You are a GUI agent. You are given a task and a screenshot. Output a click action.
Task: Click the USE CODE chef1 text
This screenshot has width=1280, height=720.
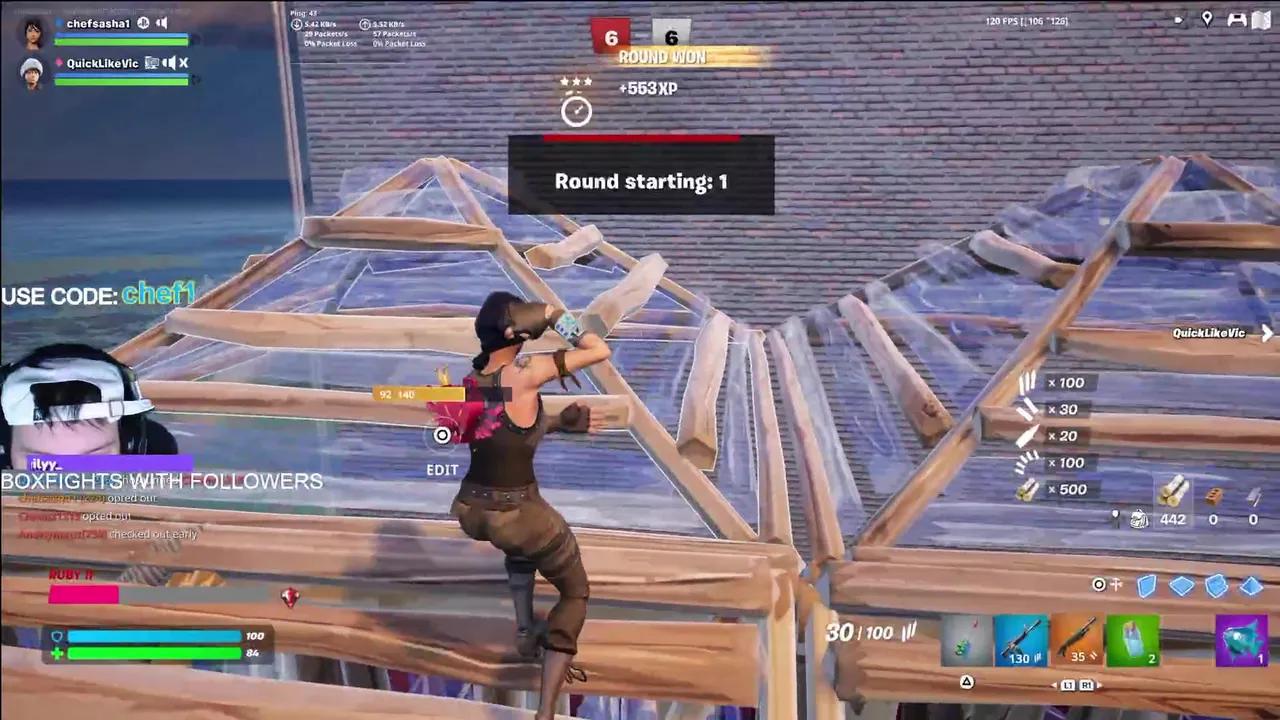(97, 295)
